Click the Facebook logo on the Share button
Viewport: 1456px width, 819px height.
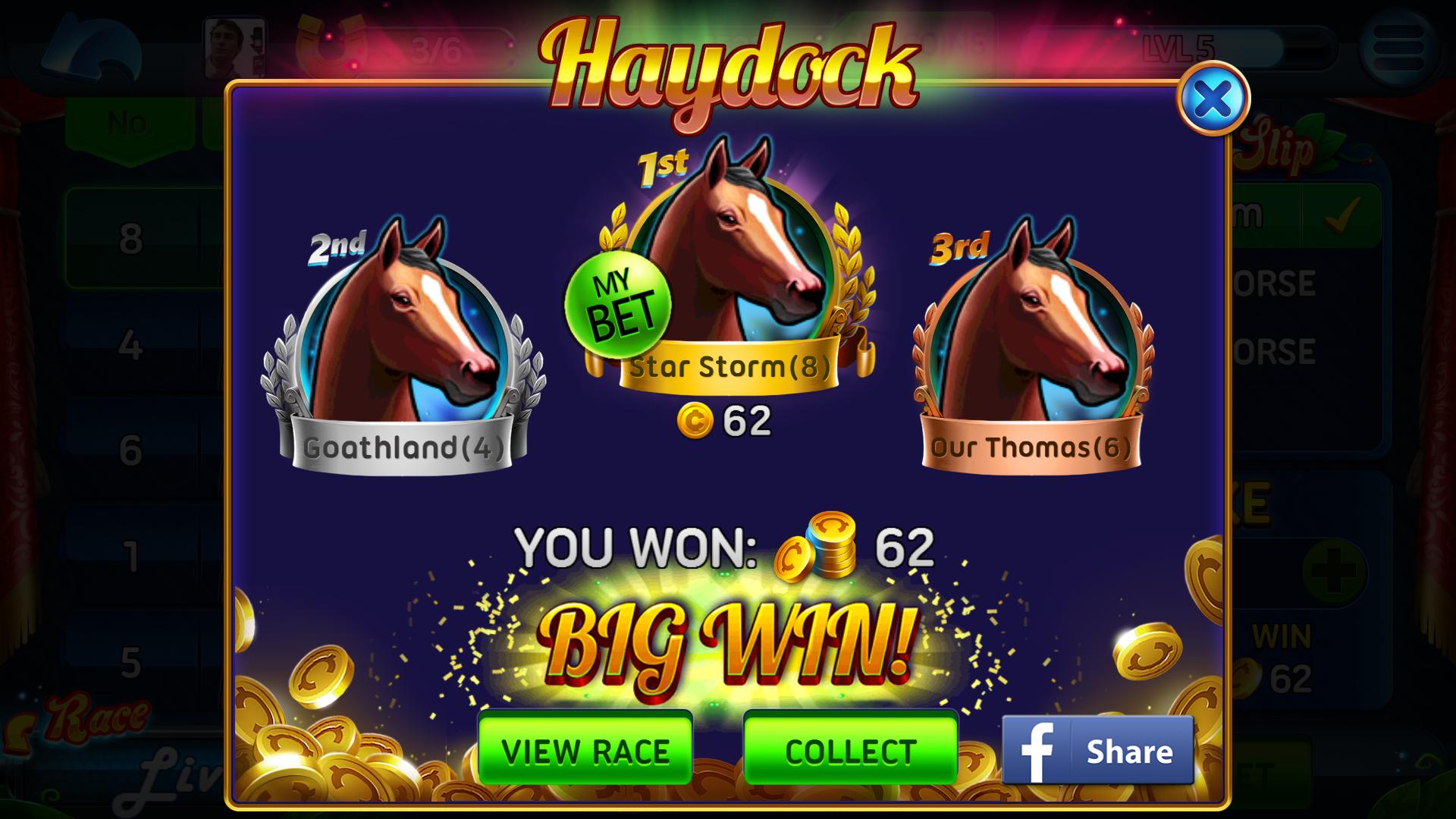point(1039,752)
